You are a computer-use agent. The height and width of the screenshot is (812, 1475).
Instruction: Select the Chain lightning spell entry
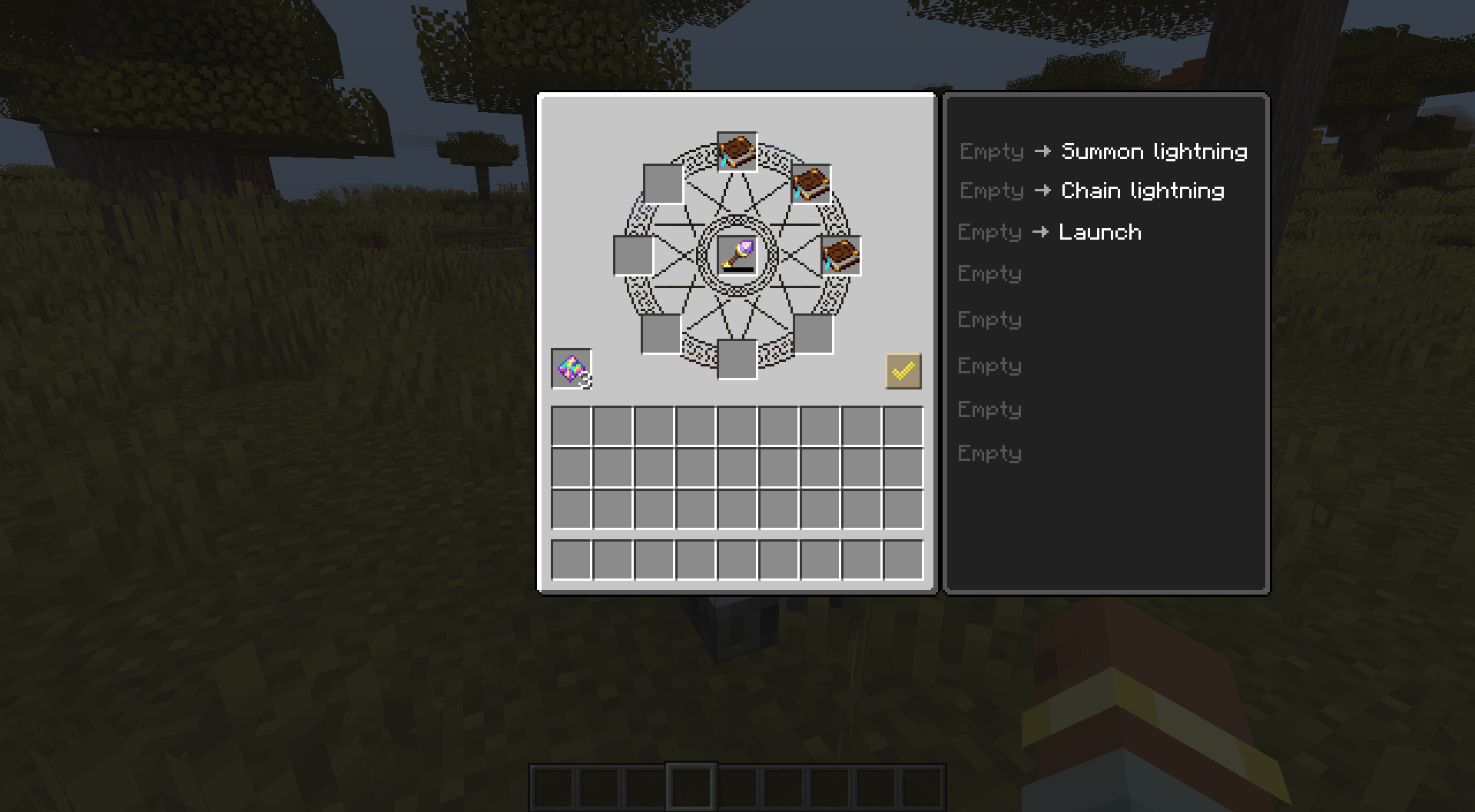coord(1142,191)
